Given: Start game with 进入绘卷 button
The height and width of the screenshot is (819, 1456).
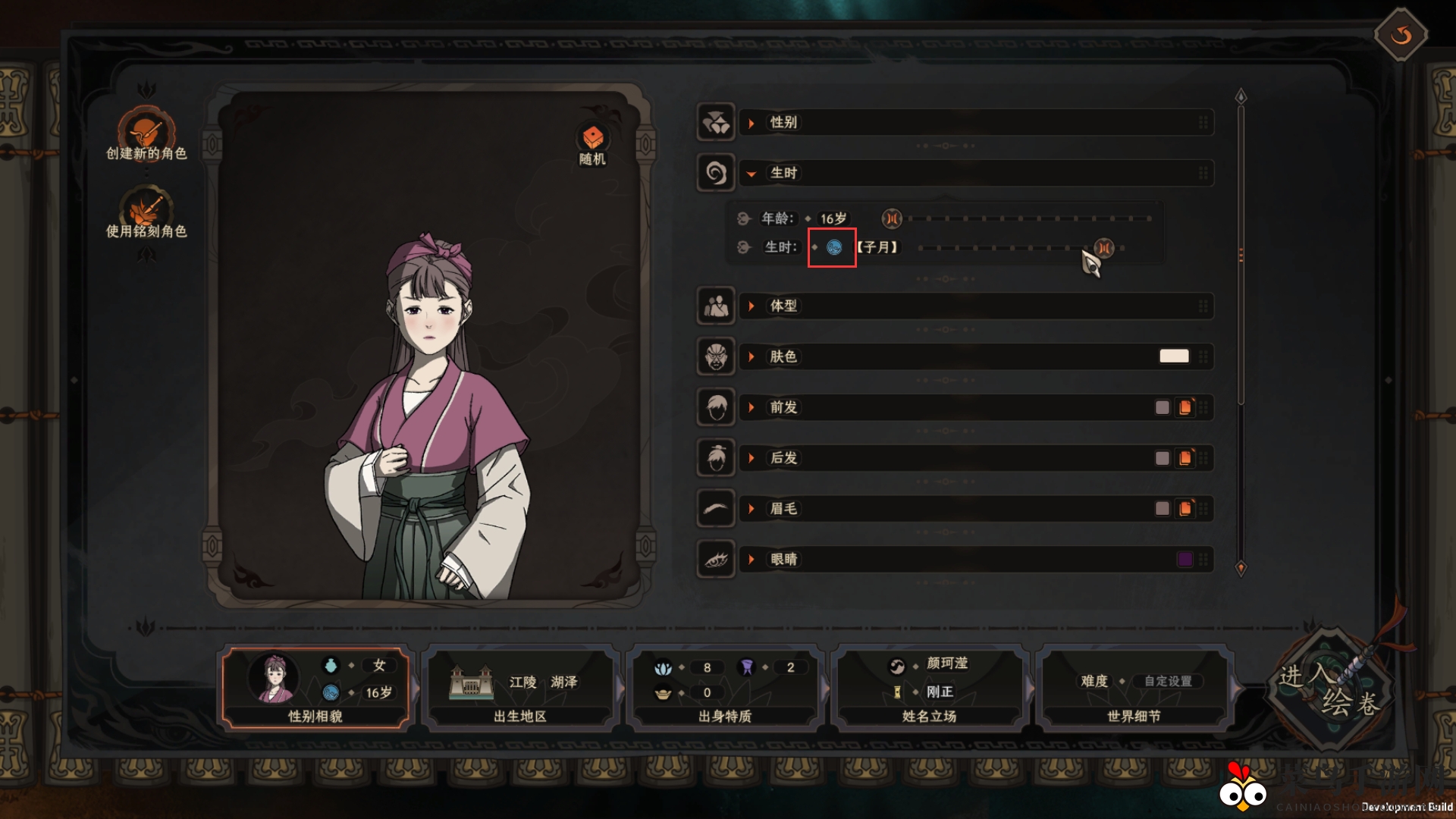Looking at the screenshot, I should pos(1329,689).
